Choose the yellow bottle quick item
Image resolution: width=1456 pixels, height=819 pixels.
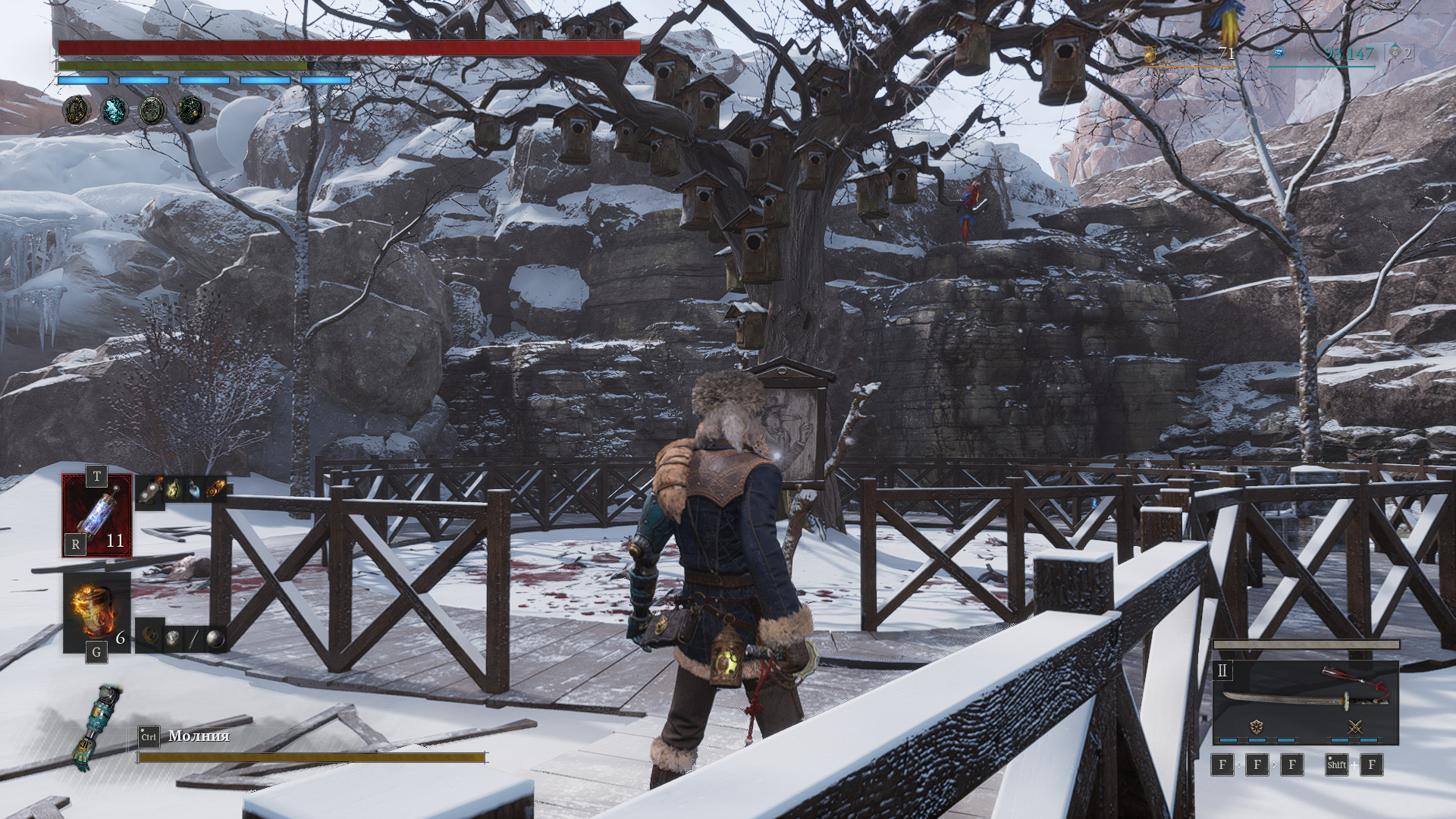(173, 490)
